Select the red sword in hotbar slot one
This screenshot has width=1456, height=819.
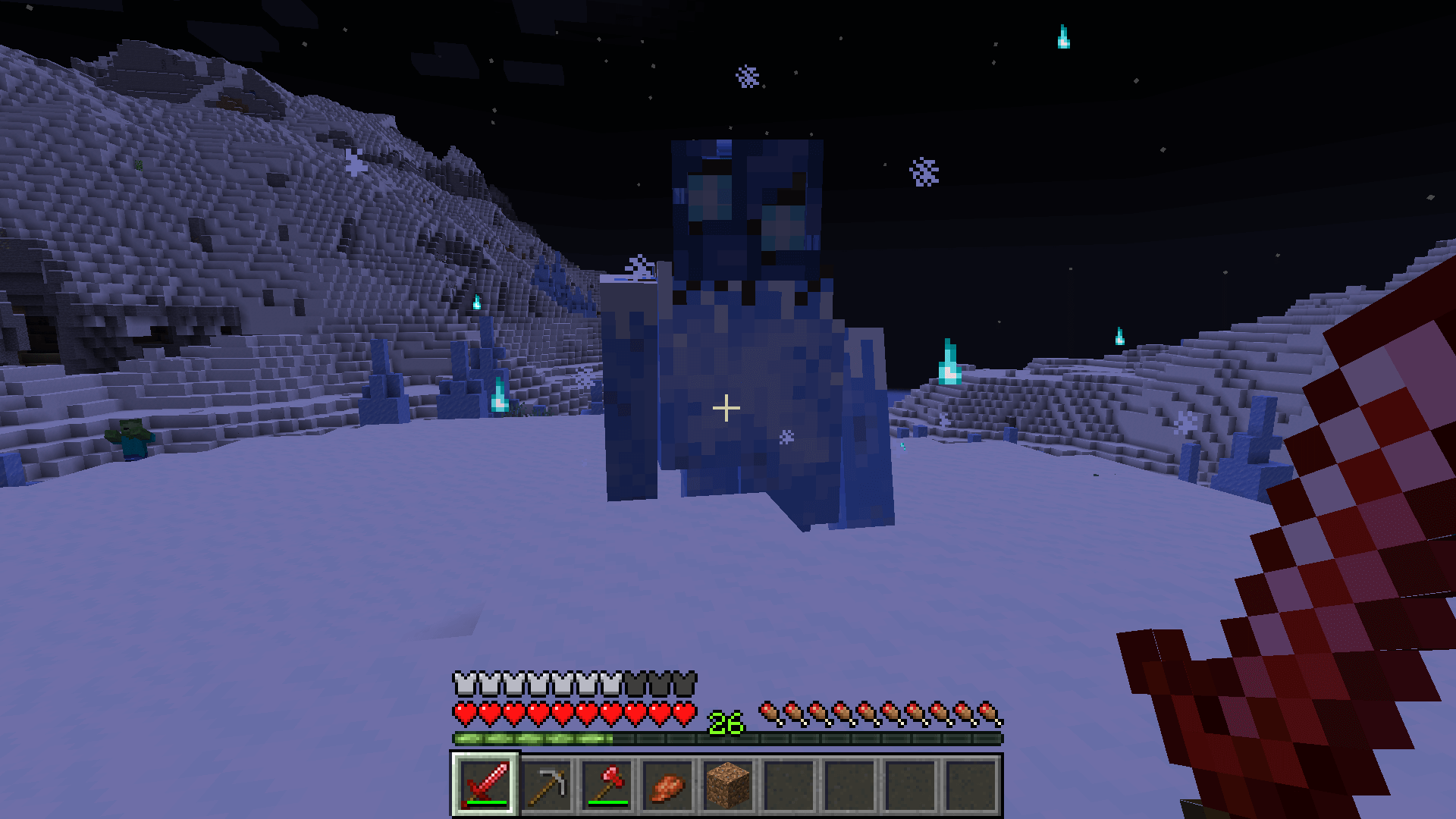[x=486, y=786]
